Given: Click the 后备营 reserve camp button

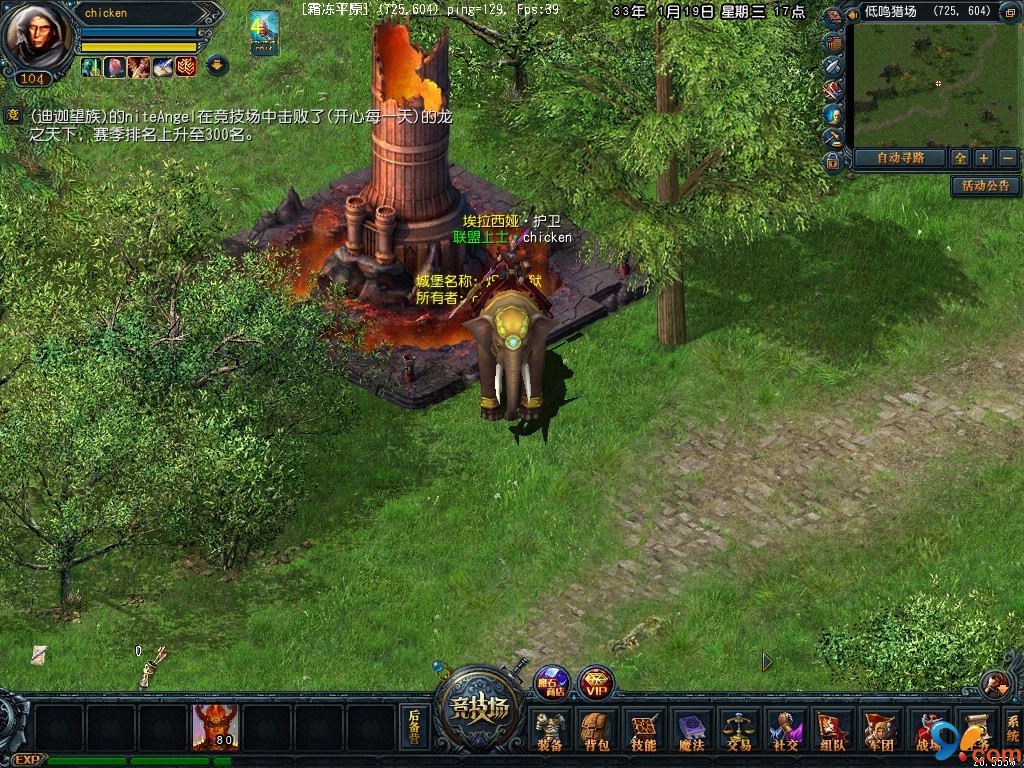Looking at the screenshot, I should (414, 727).
